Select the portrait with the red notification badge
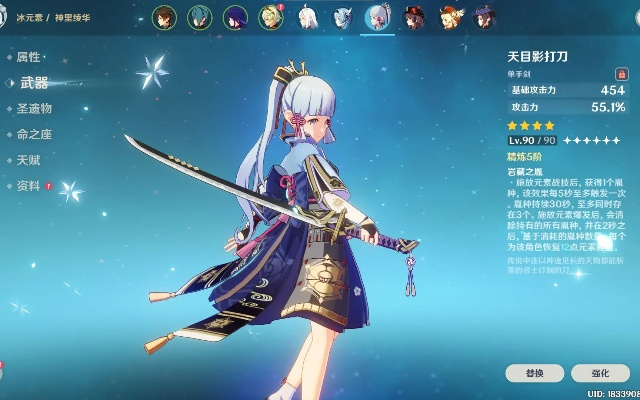The image size is (640, 400). click(x=272, y=16)
